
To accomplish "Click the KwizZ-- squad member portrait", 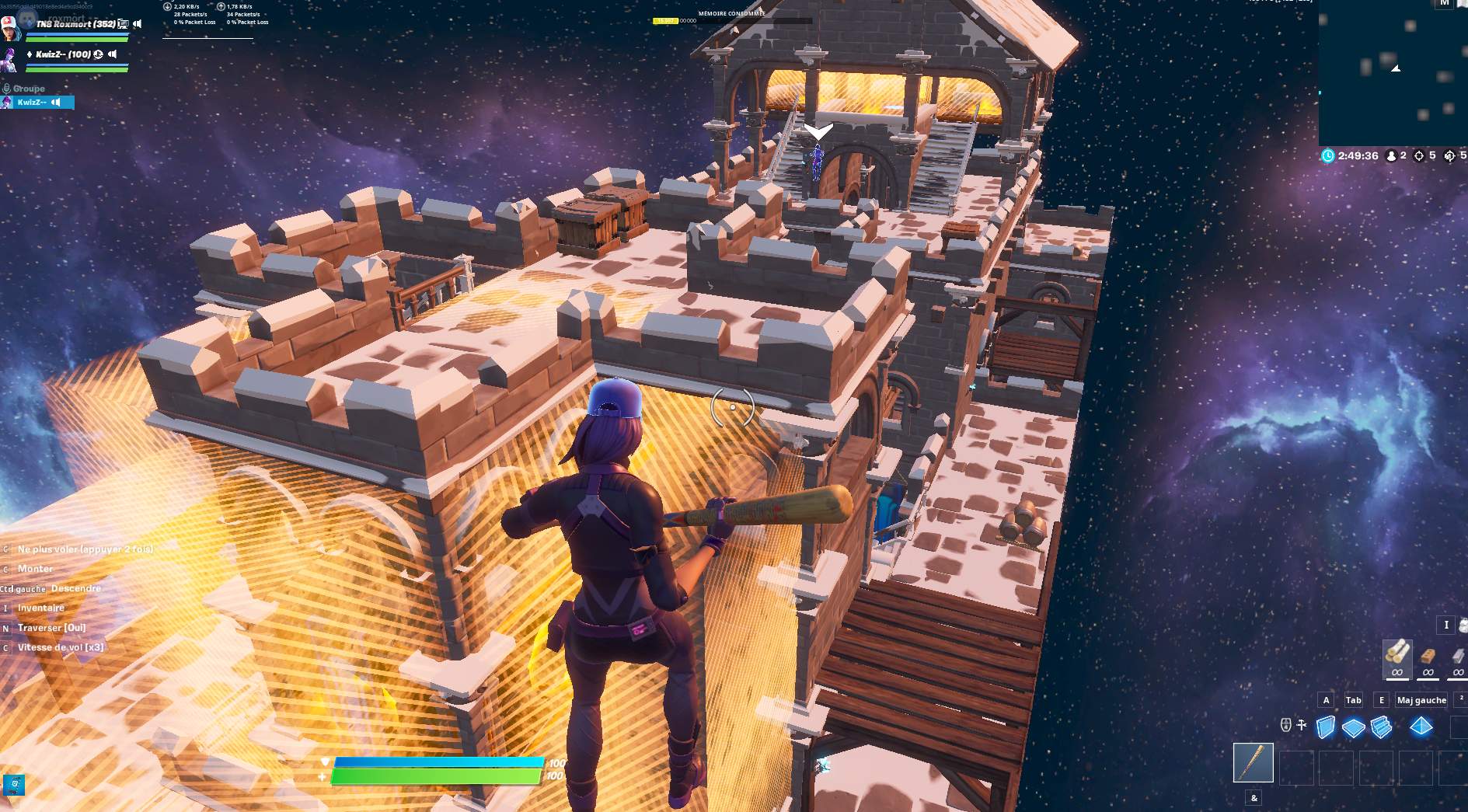I will 9,59.
